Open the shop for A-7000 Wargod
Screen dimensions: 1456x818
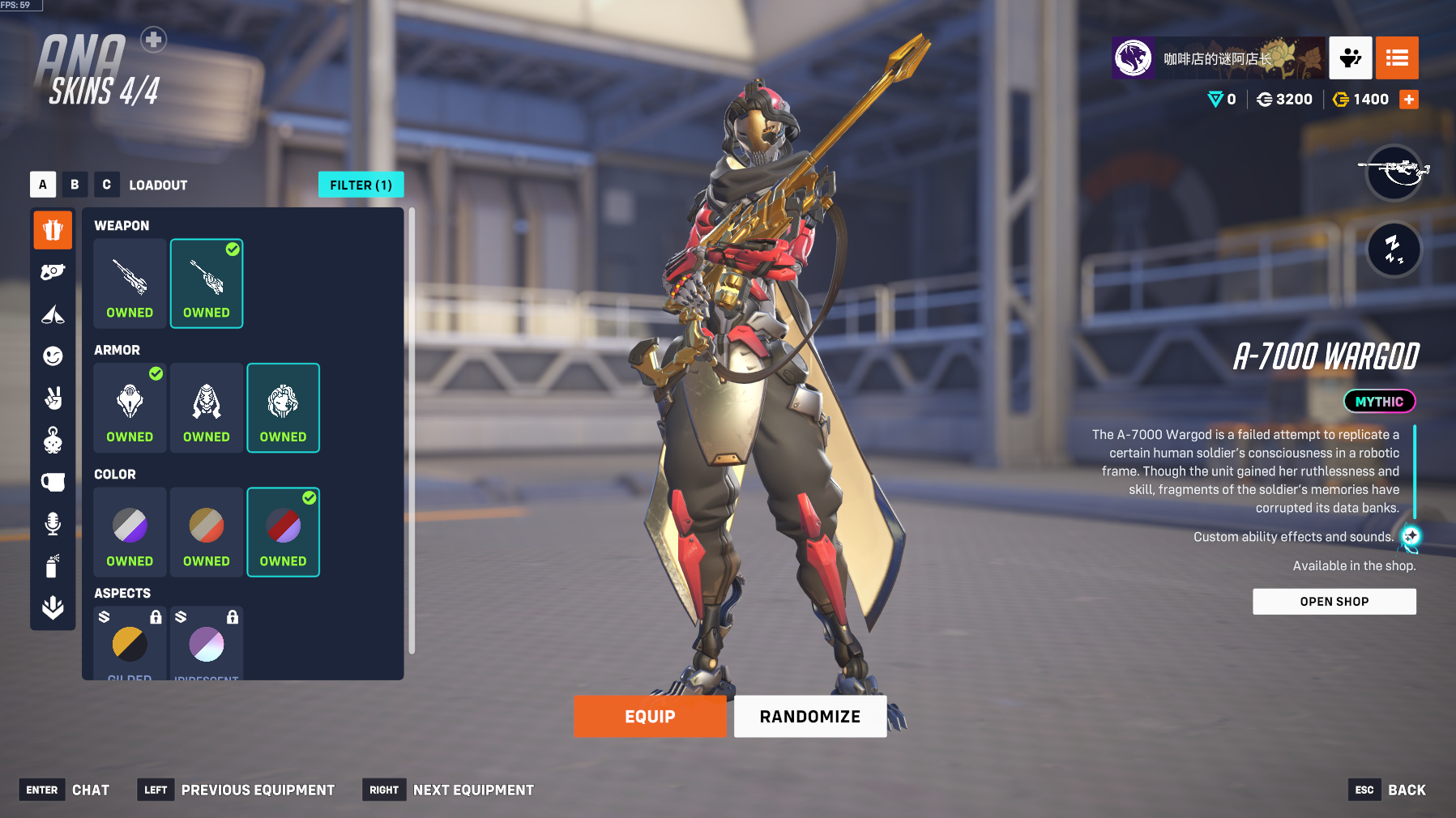(1334, 602)
